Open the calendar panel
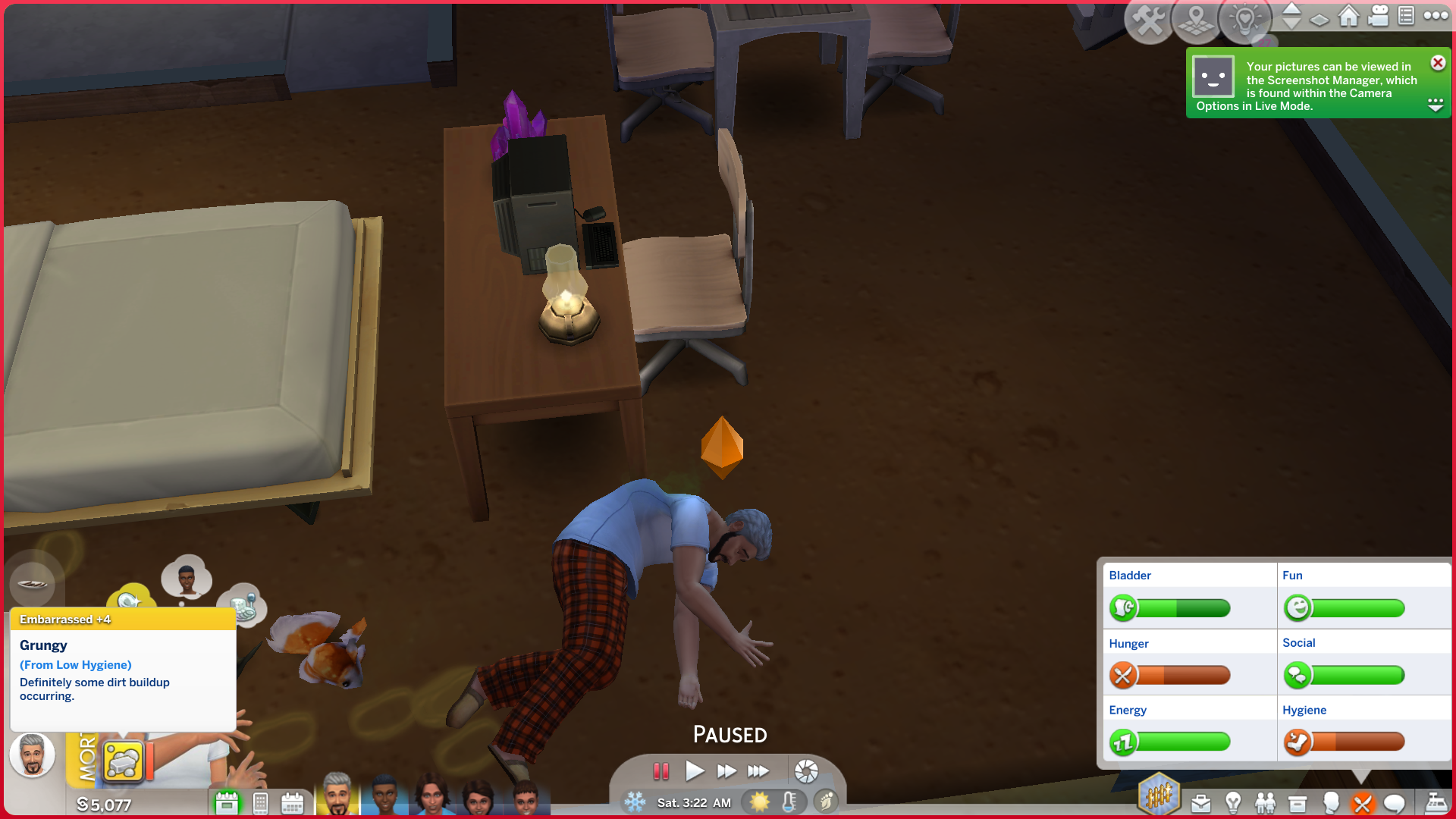The height and width of the screenshot is (819, 1456). click(x=292, y=803)
